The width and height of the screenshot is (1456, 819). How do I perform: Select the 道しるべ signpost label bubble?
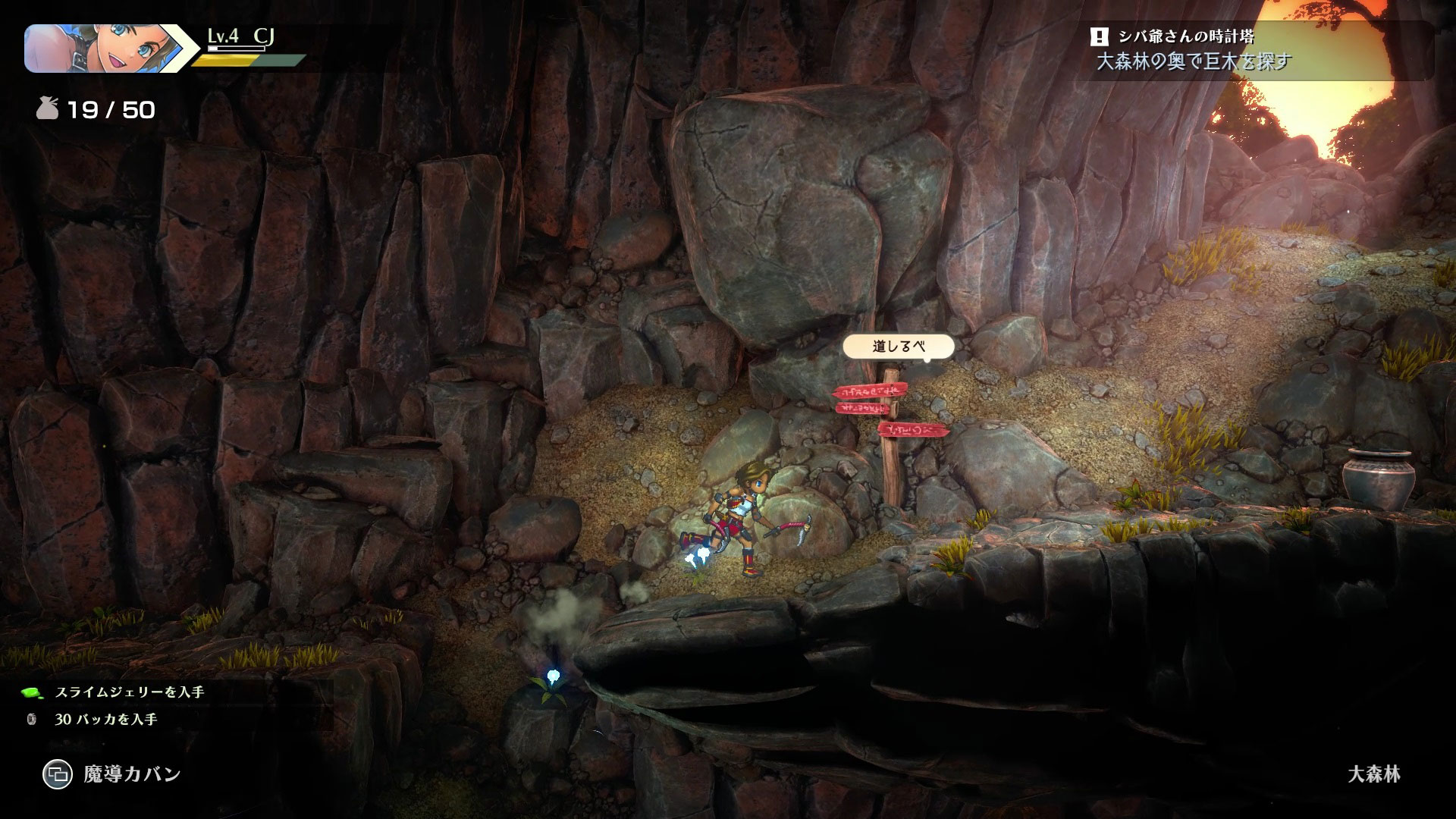coord(899,347)
